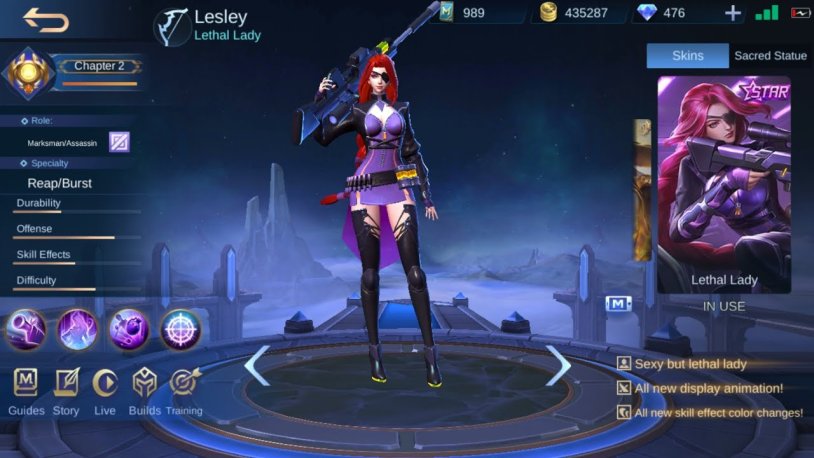
Task: Select the Lethal Lady skin card
Action: [x=723, y=185]
